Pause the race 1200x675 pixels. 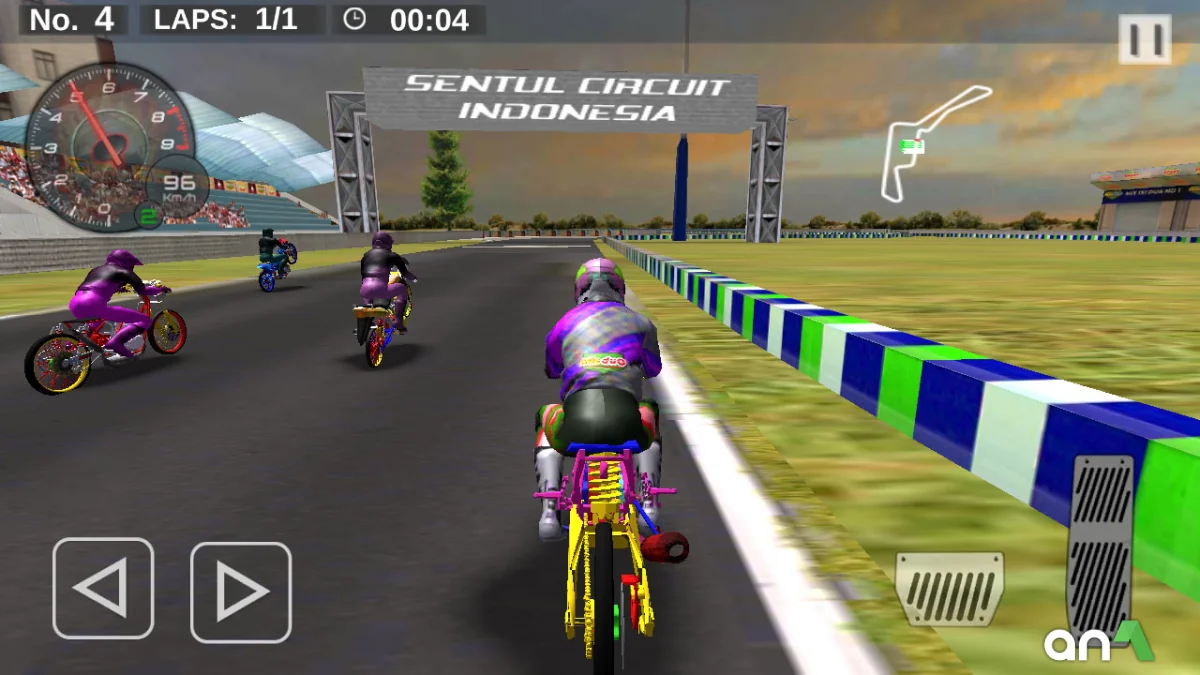click(x=1145, y=40)
